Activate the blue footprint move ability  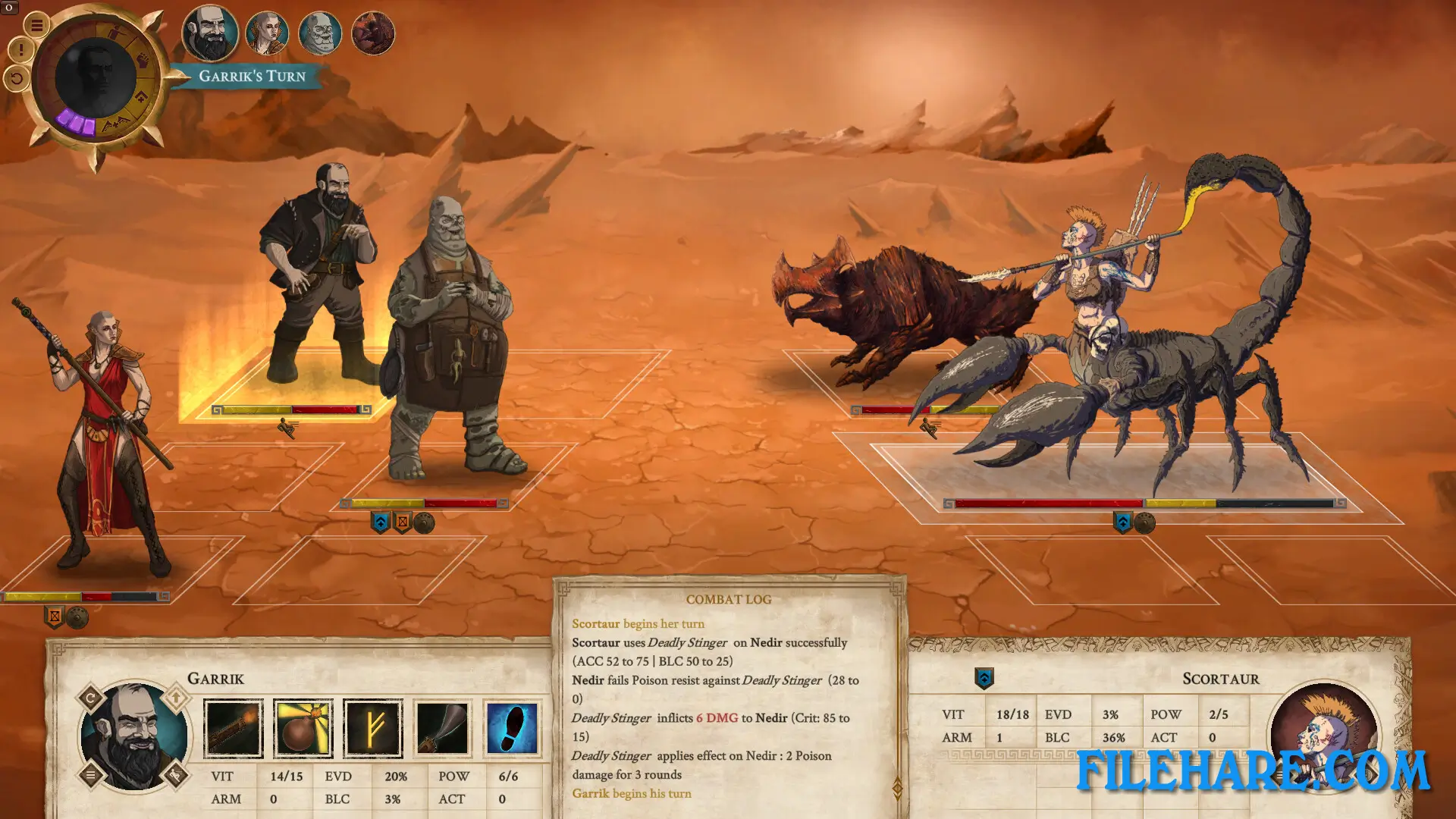click(512, 729)
